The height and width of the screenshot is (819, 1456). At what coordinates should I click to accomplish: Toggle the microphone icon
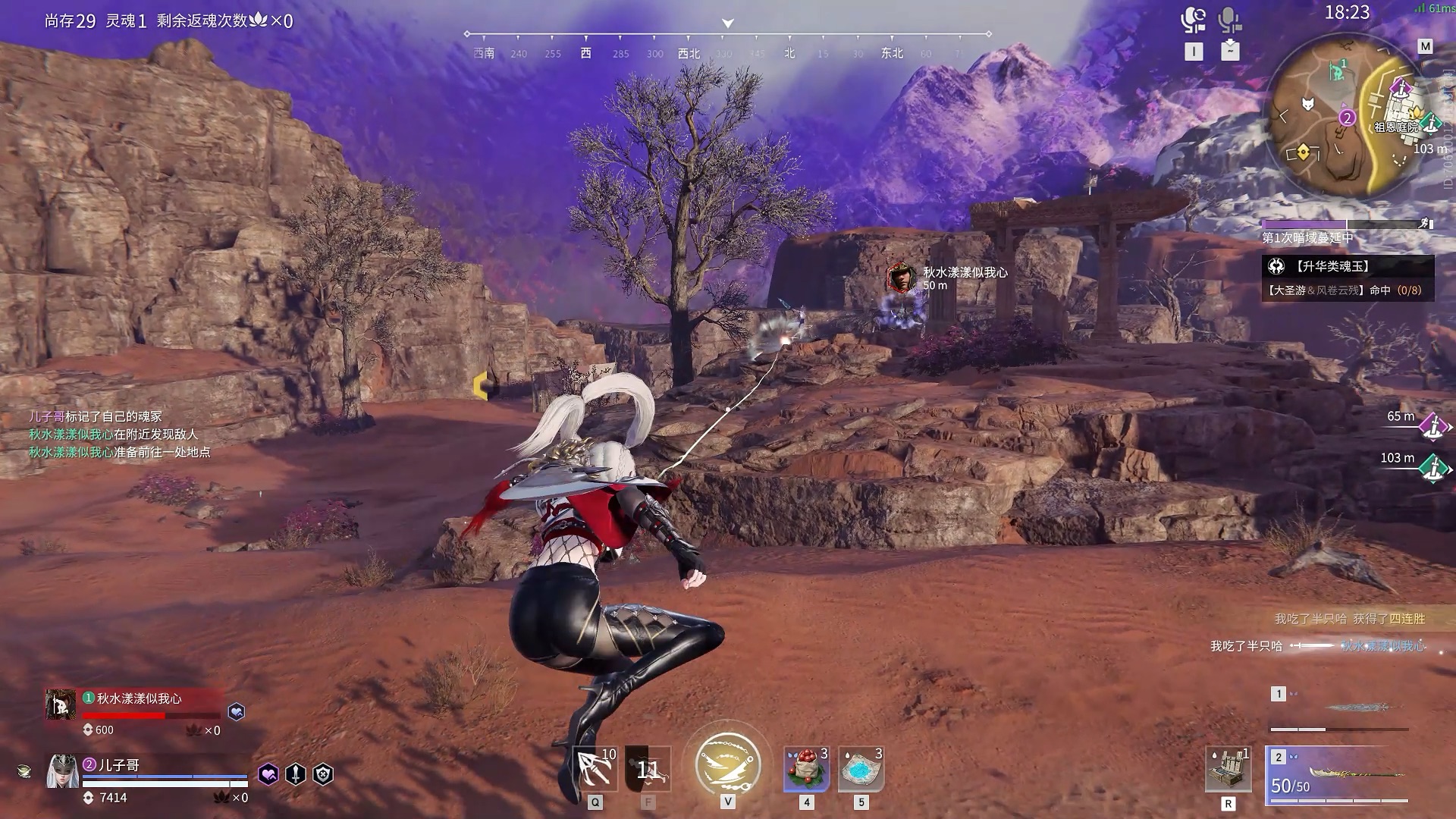click(1229, 20)
